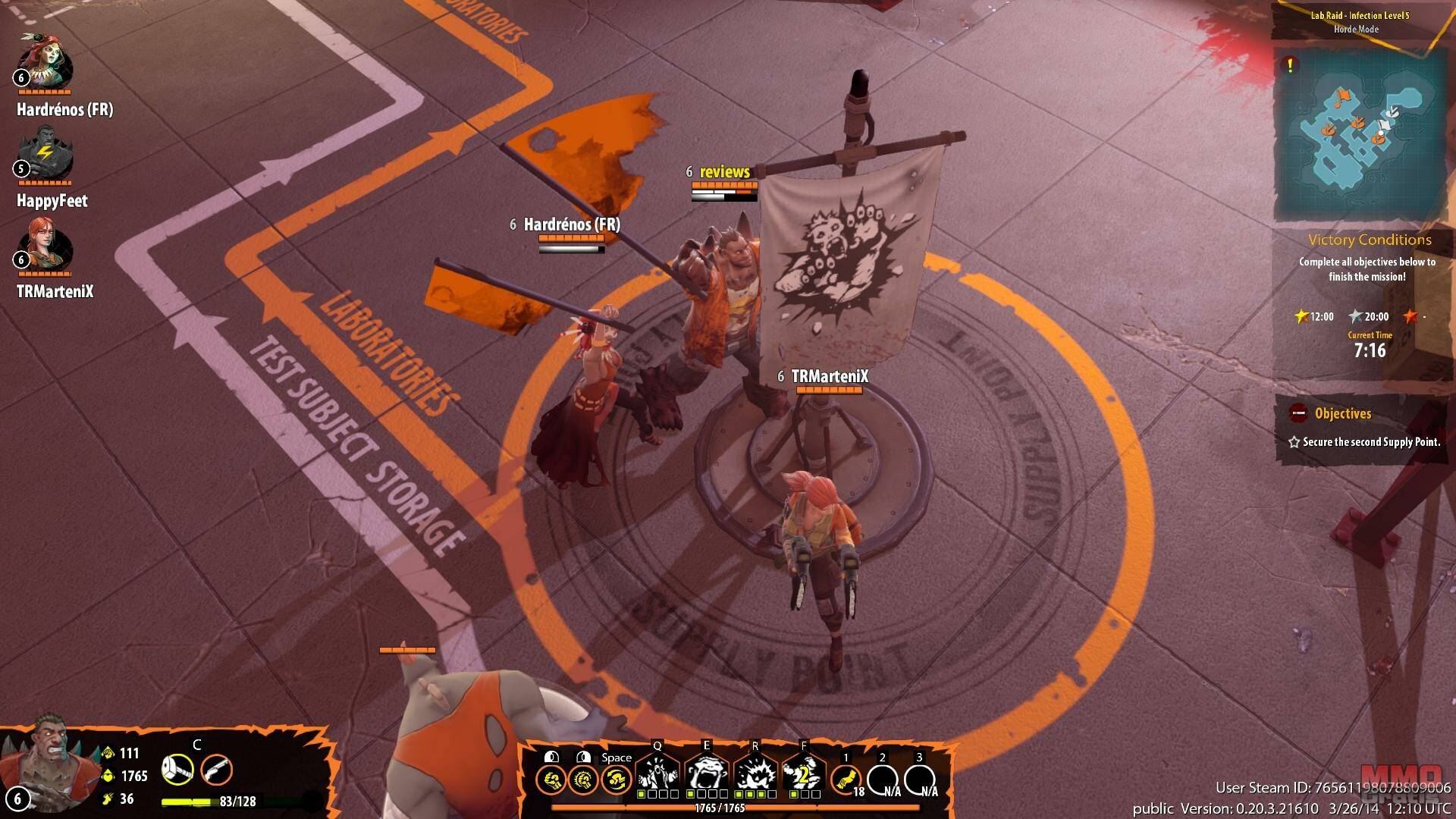Select TRMarteniX teammate portrait
Screen dimensions: 1456x819
45,246
